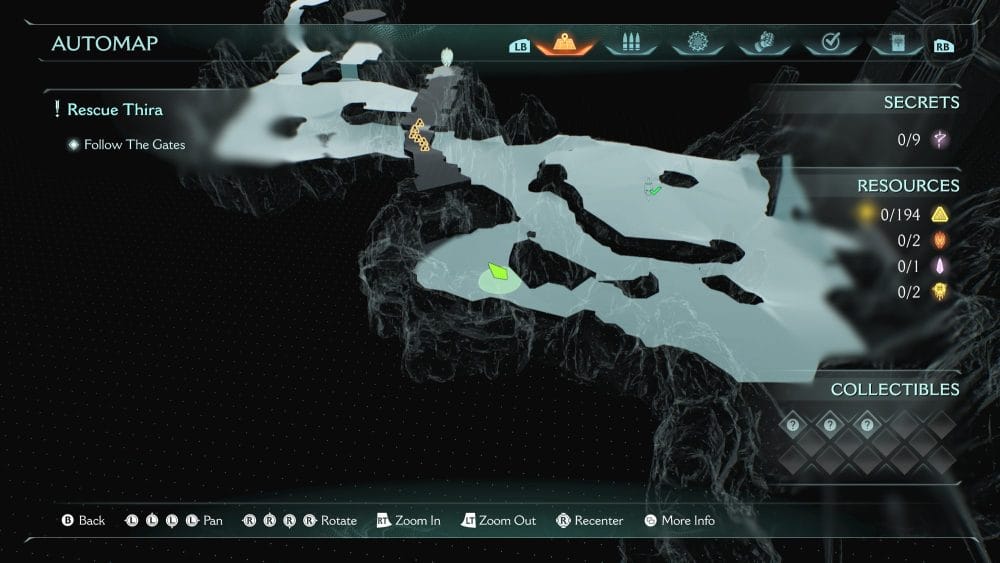The width and height of the screenshot is (1000, 563).
Task: Click the Follow The Gates sub-objective
Action: click(134, 145)
